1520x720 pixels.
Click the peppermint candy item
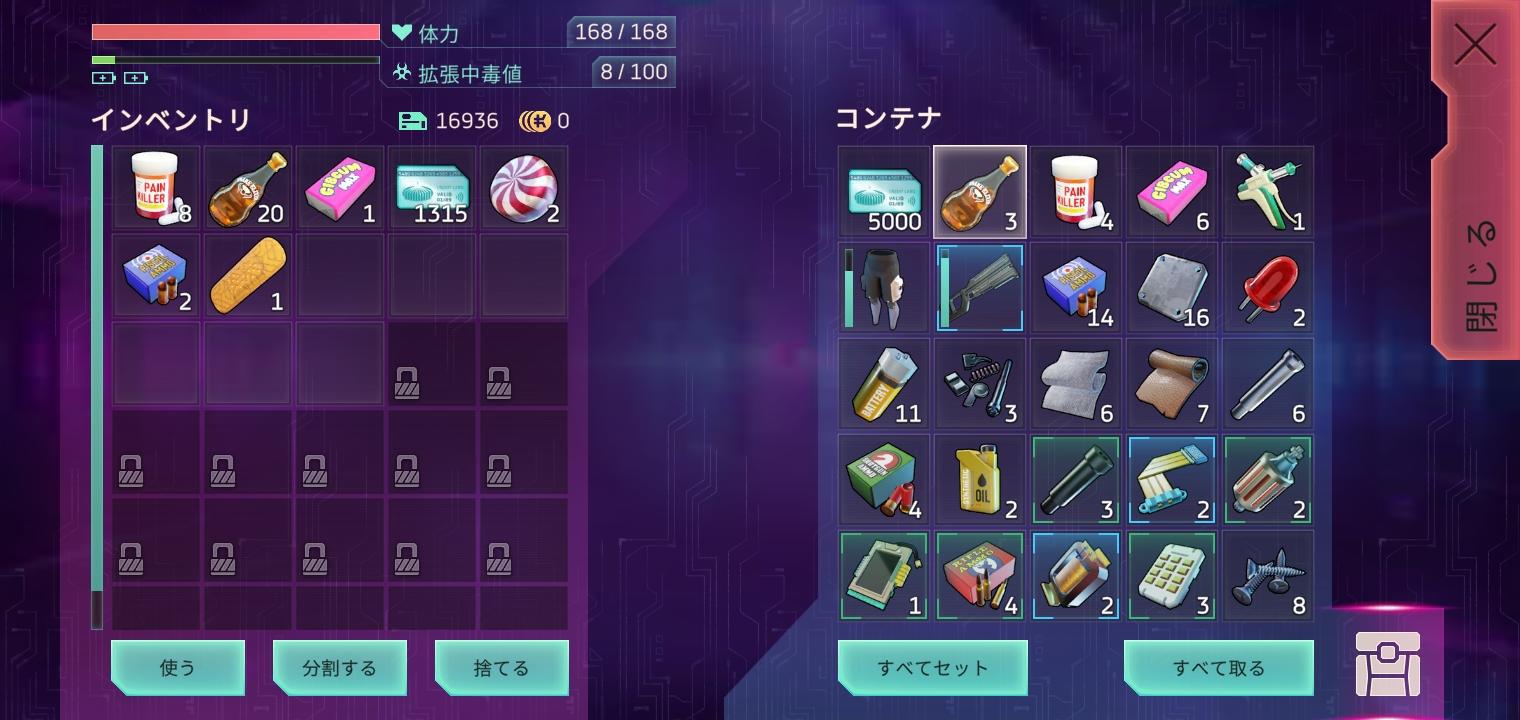click(523, 189)
